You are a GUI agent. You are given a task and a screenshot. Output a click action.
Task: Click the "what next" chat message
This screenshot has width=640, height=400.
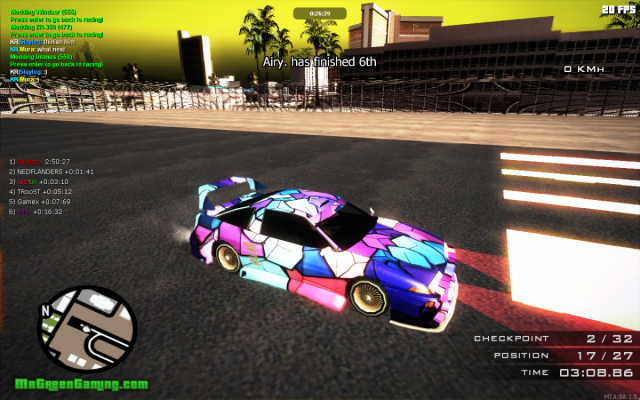tap(38, 49)
